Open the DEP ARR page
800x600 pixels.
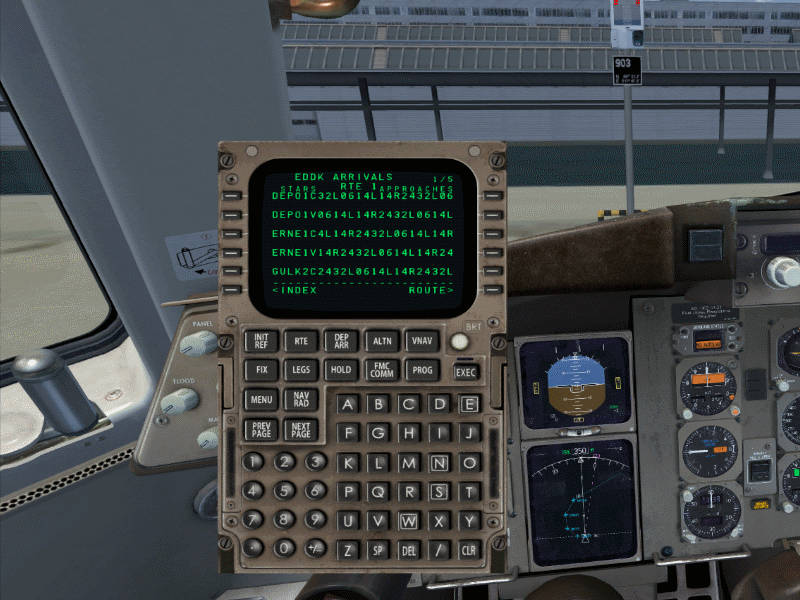(x=341, y=341)
